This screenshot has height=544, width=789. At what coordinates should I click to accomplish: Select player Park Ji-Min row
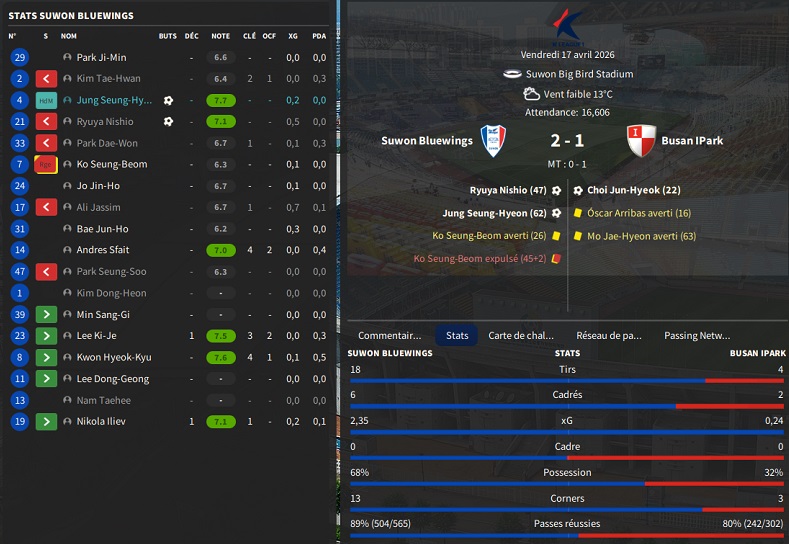[101, 57]
